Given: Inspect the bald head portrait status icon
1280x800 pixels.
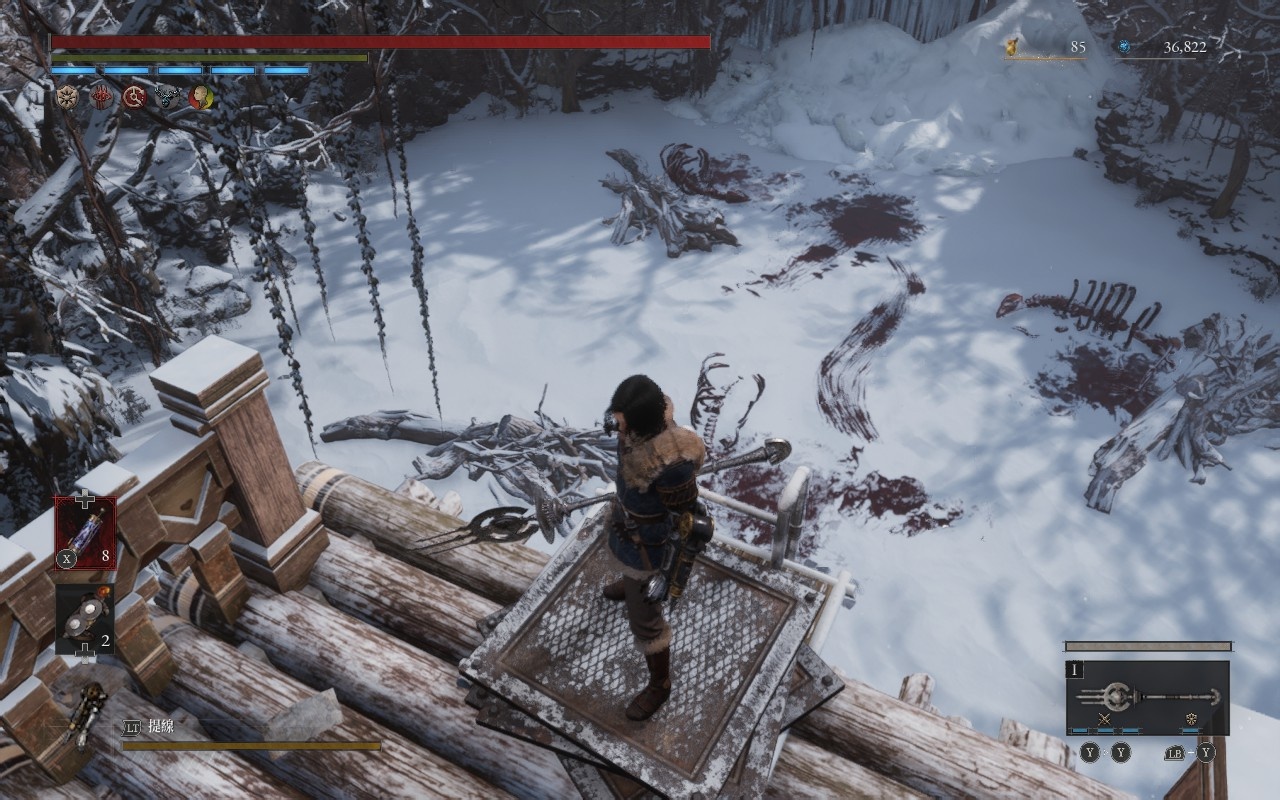Looking at the screenshot, I should [200, 97].
